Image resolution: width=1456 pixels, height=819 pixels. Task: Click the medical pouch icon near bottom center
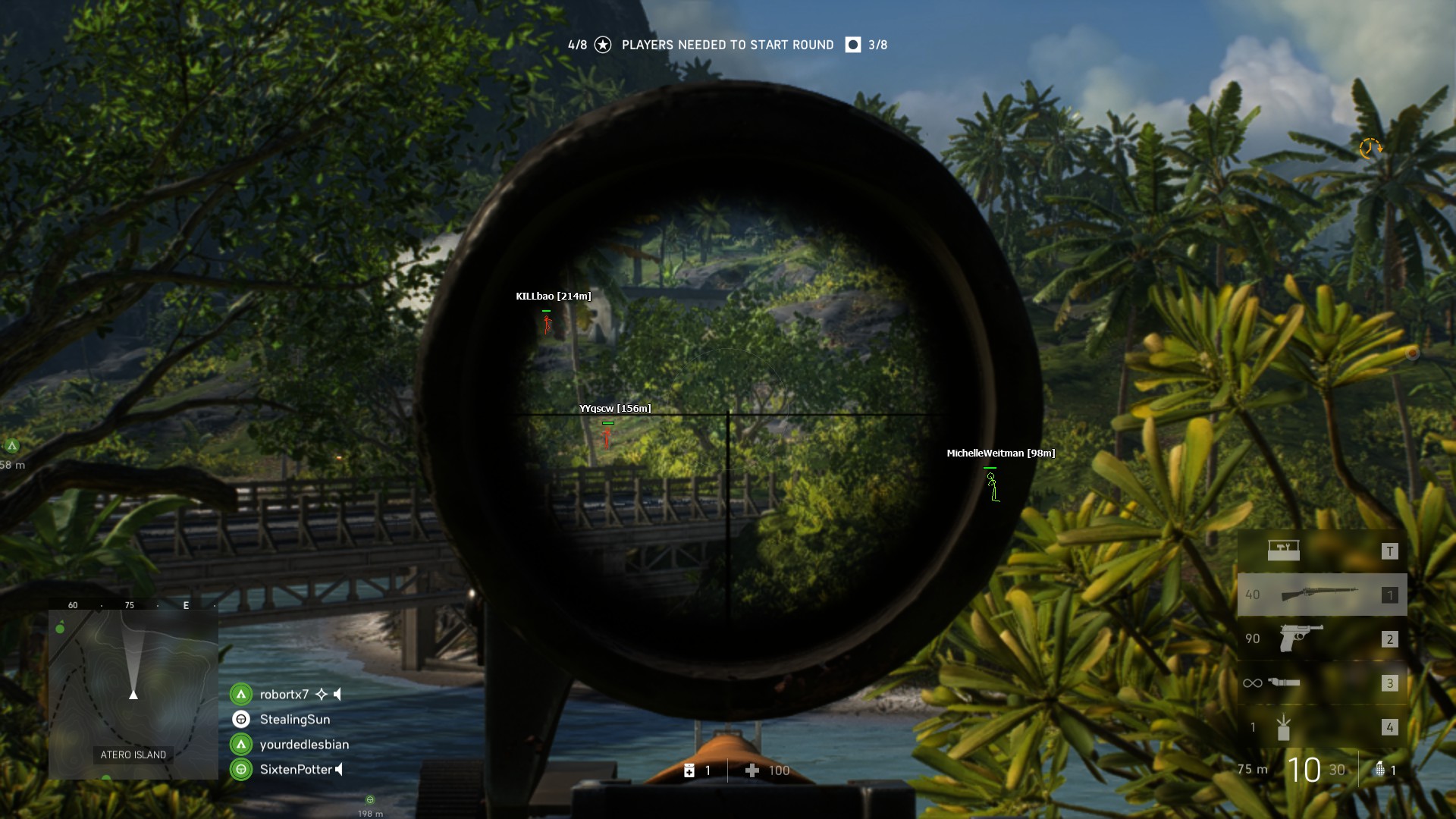tap(691, 770)
